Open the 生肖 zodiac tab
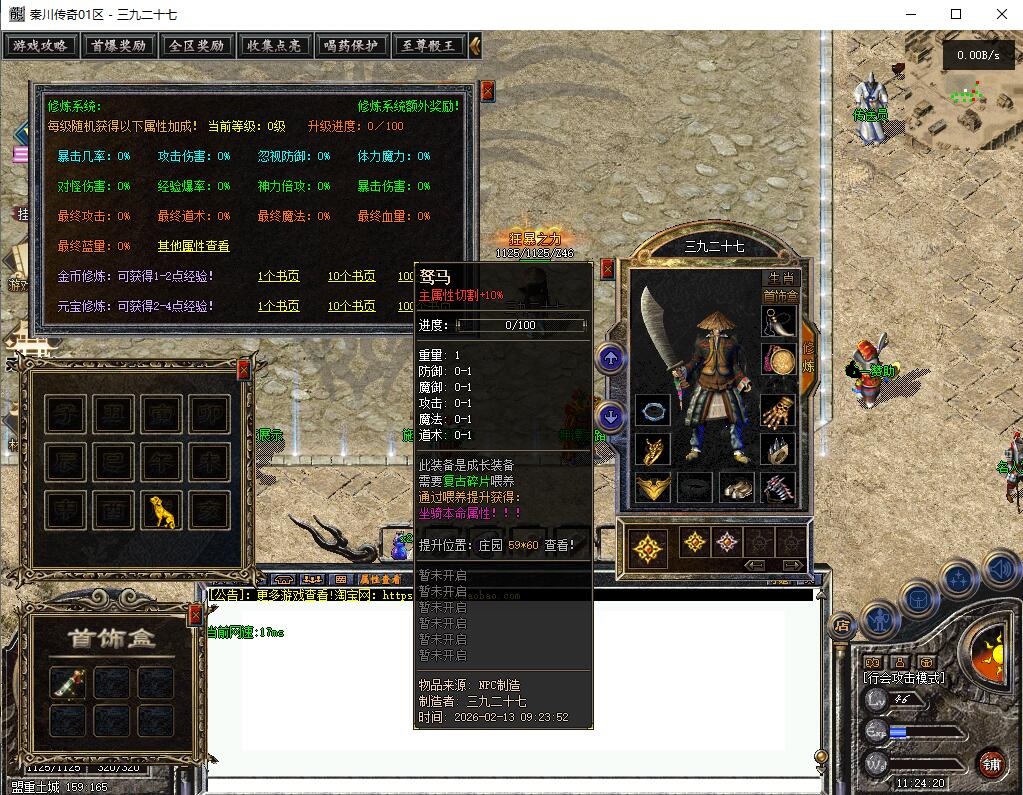1023x795 pixels. pos(781,278)
